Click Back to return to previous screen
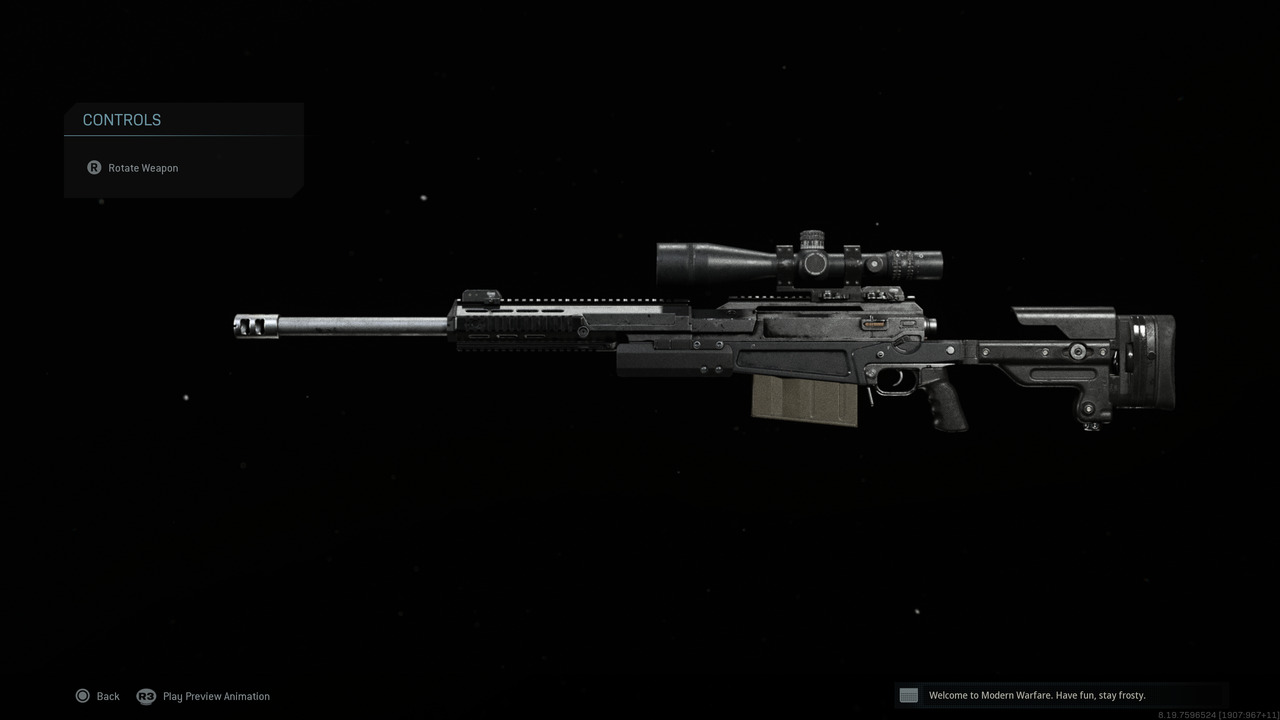The image size is (1280, 720). pyautogui.click(x=107, y=696)
